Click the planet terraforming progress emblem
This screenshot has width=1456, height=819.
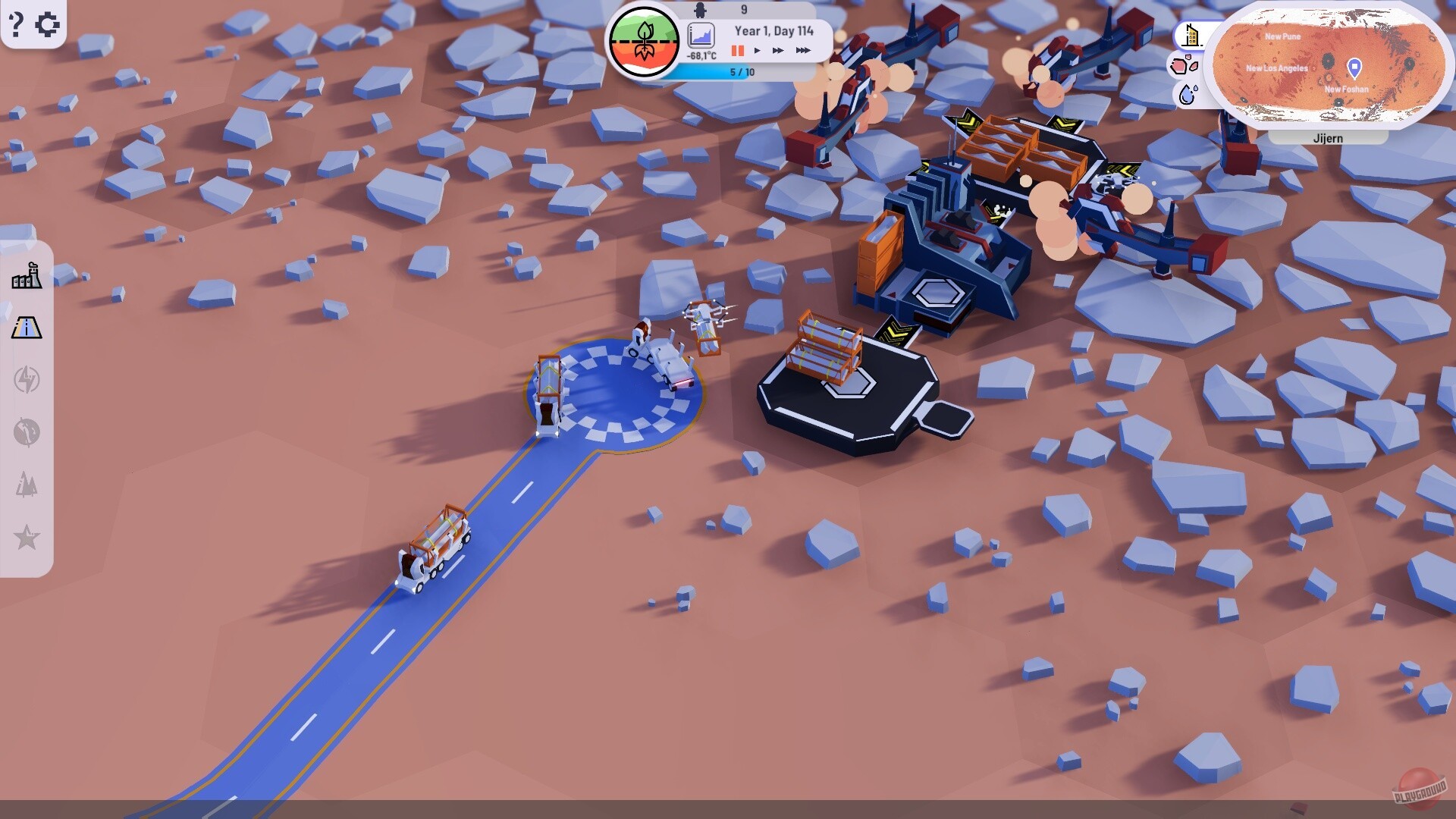point(644,39)
